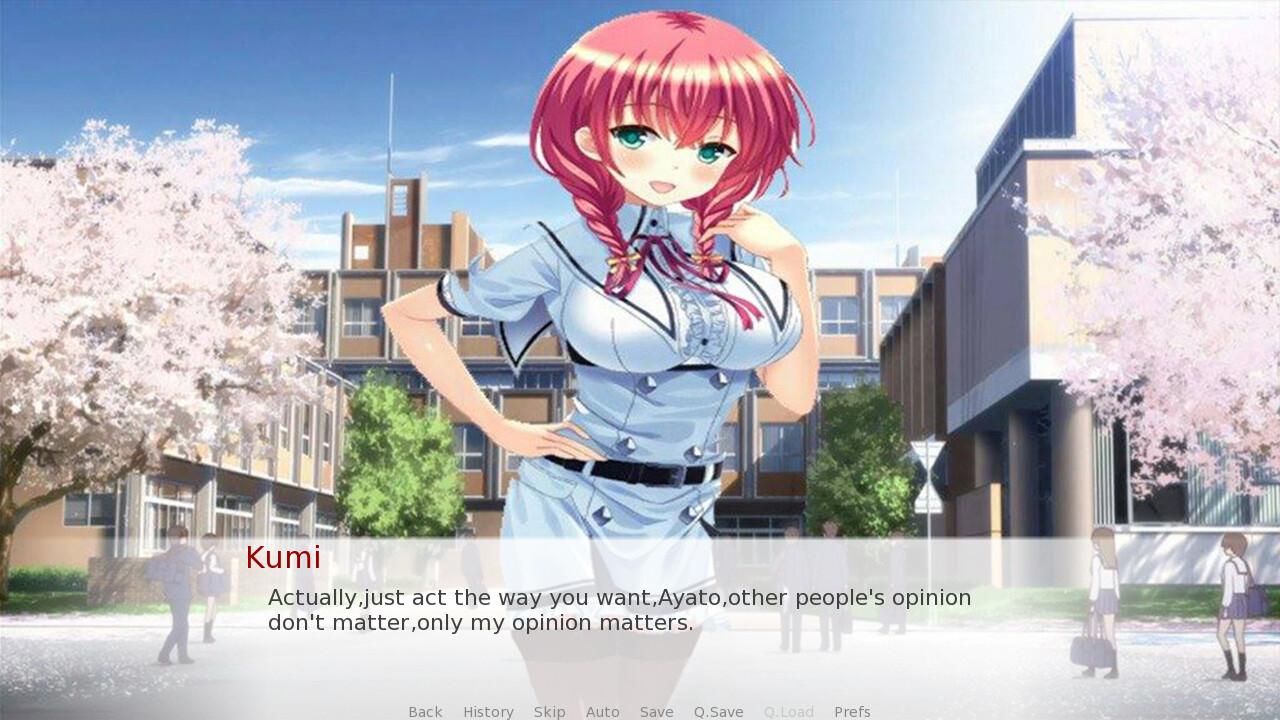Viewport: 1280px width, 720px height.
Task: Toggle Auto mode for automatic text advance
Action: point(602,711)
